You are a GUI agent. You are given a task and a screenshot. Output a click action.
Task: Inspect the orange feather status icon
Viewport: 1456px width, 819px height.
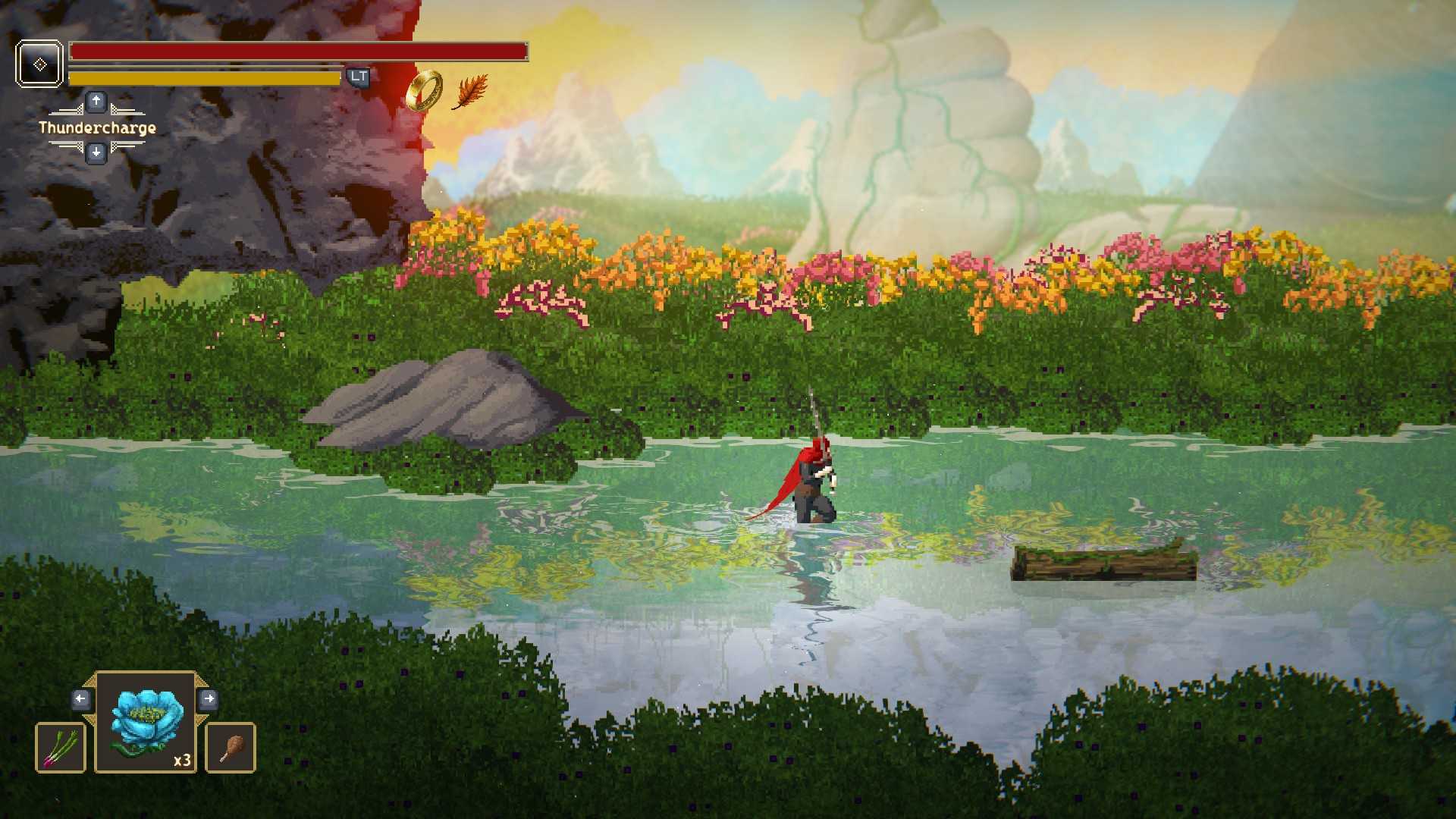[470, 92]
